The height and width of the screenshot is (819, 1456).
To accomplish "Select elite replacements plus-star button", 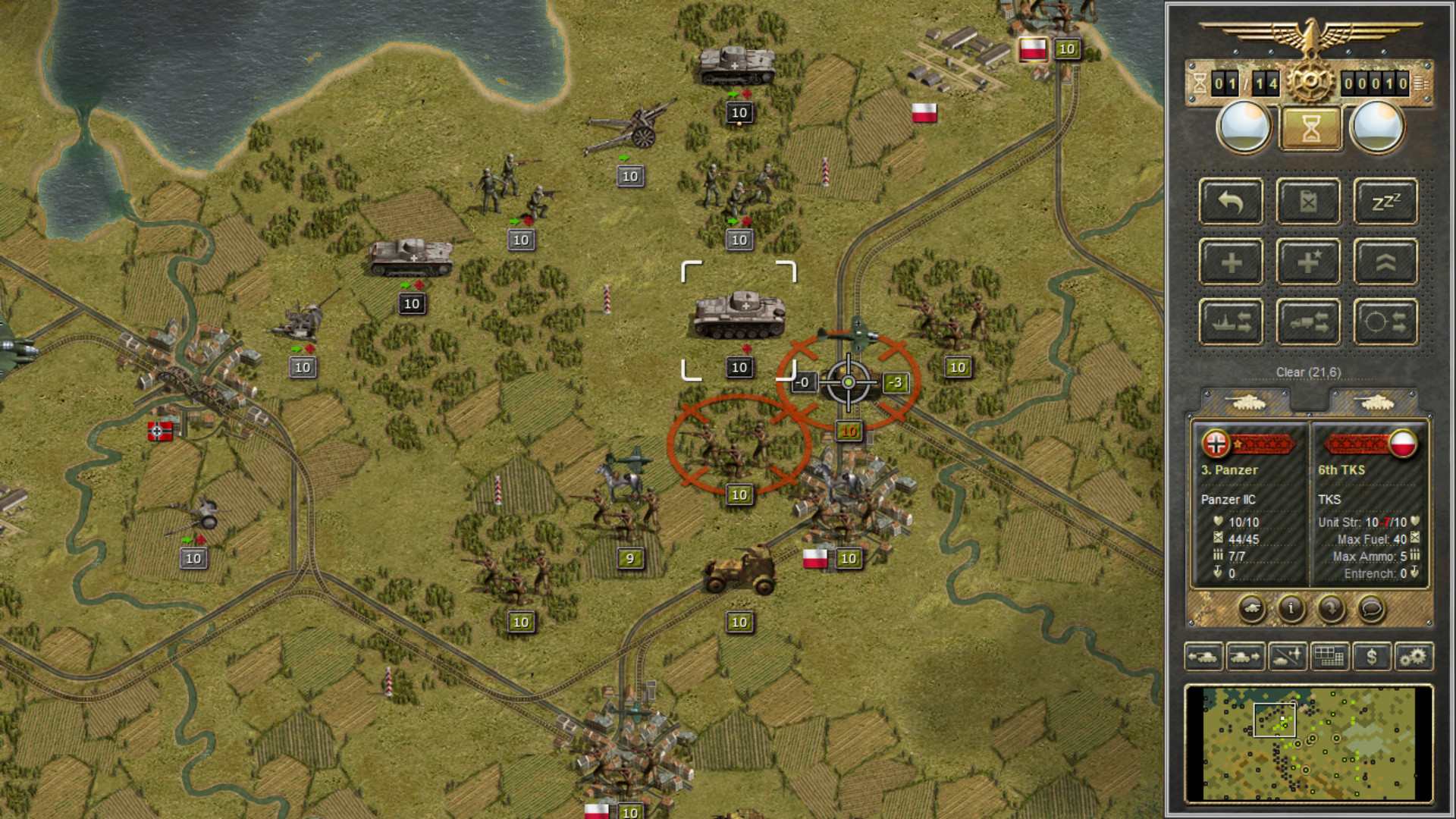I will [1308, 262].
